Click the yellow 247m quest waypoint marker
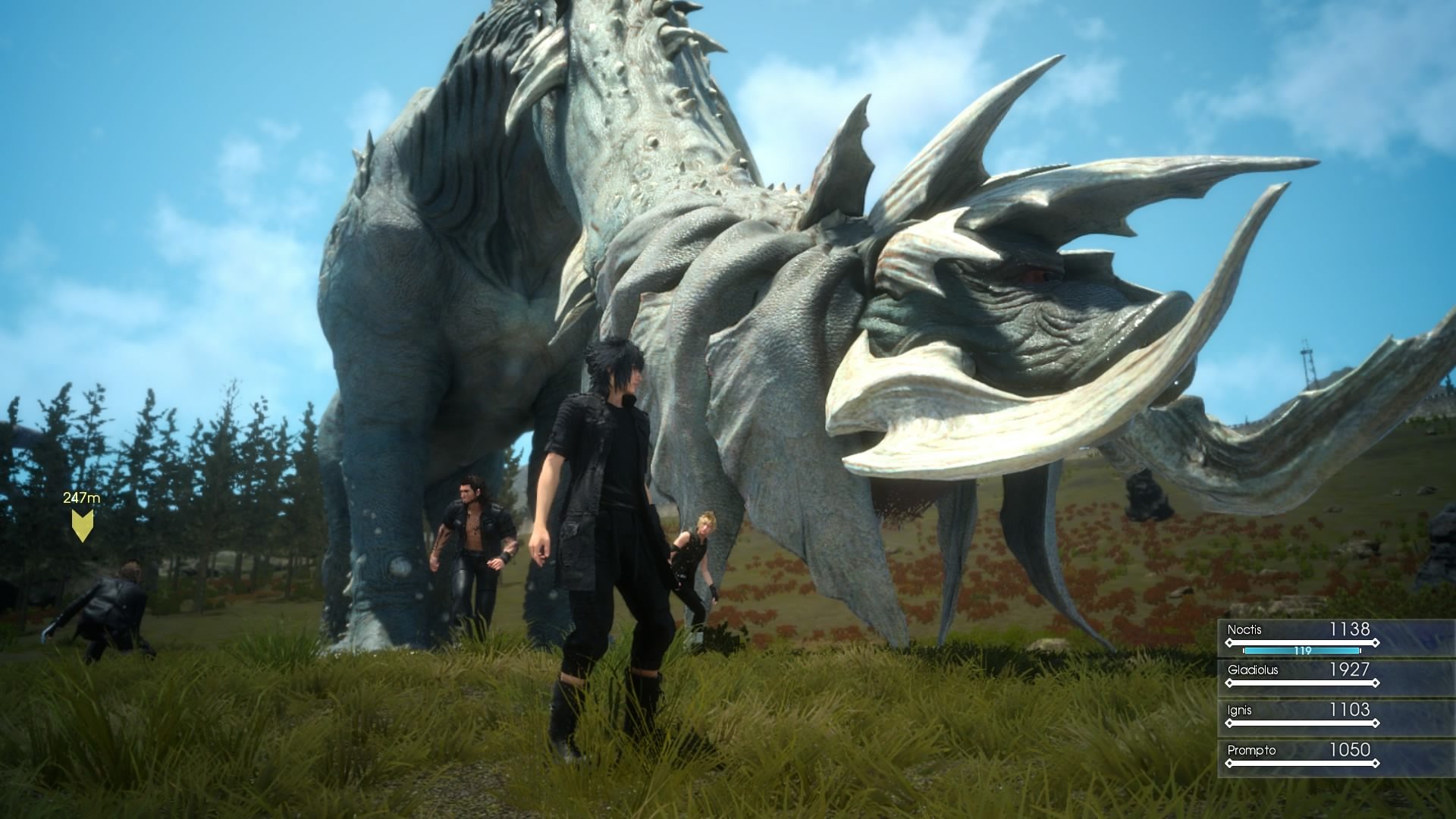Viewport: 1456px width, 819px height. tap(82, 523)
